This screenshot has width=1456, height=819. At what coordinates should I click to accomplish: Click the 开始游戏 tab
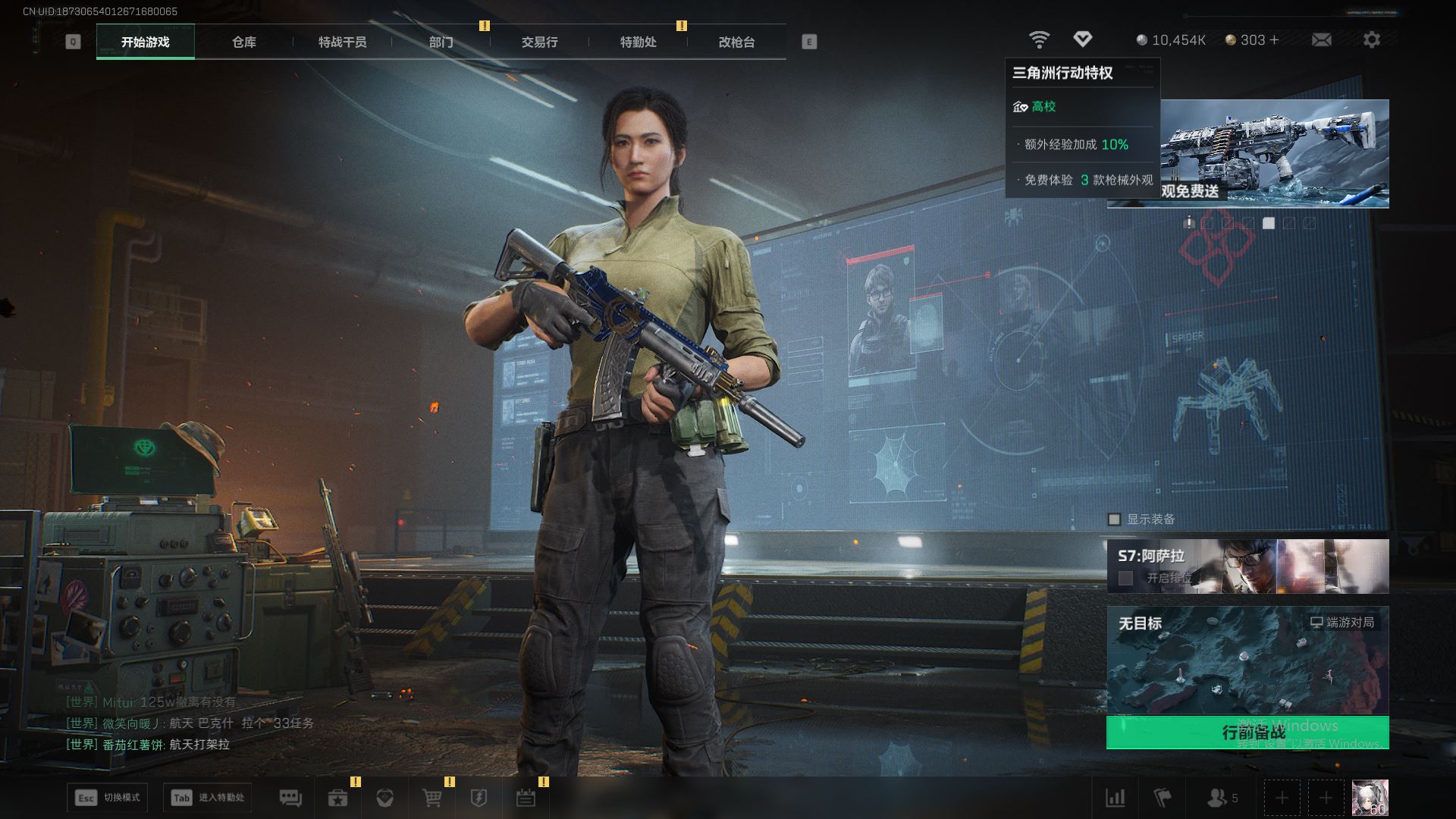[146, 42]
